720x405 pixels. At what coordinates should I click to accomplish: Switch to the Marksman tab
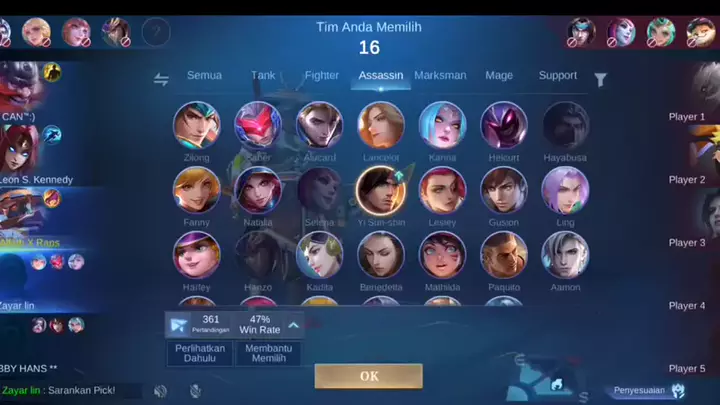(440, 76)
